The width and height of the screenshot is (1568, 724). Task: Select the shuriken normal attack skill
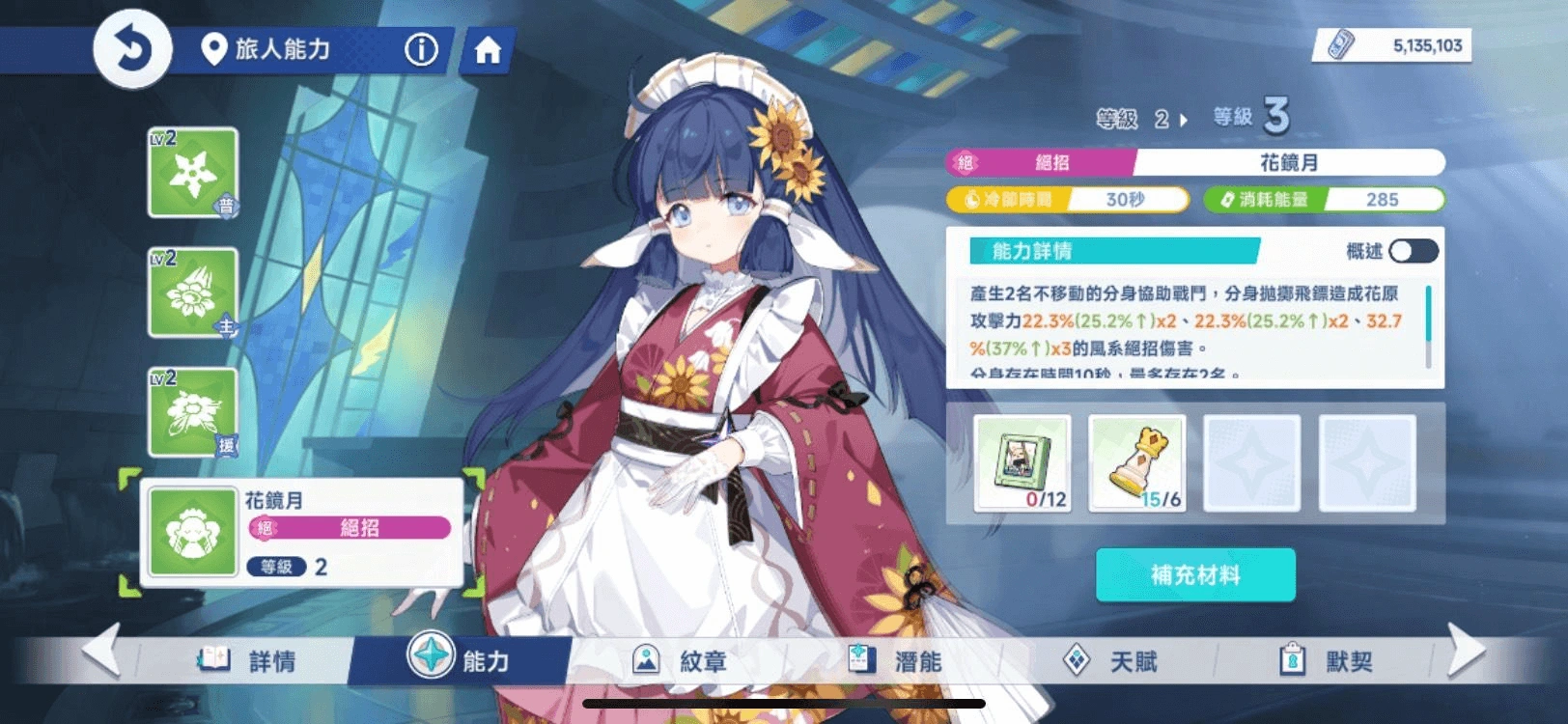click(x=193, y=173)
